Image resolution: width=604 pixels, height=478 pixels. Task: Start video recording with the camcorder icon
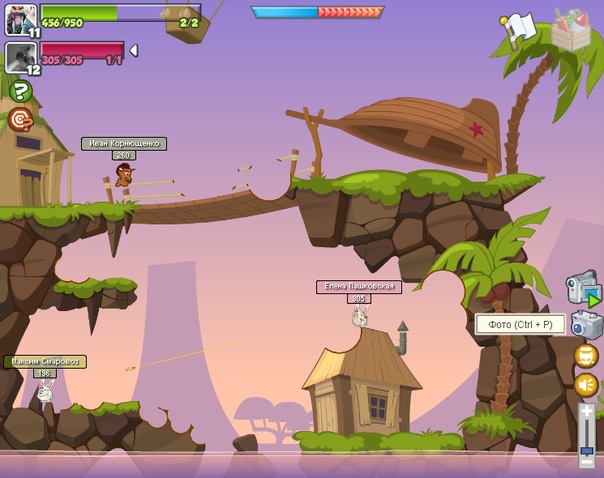pyautogui.click(x=583, y=289)
